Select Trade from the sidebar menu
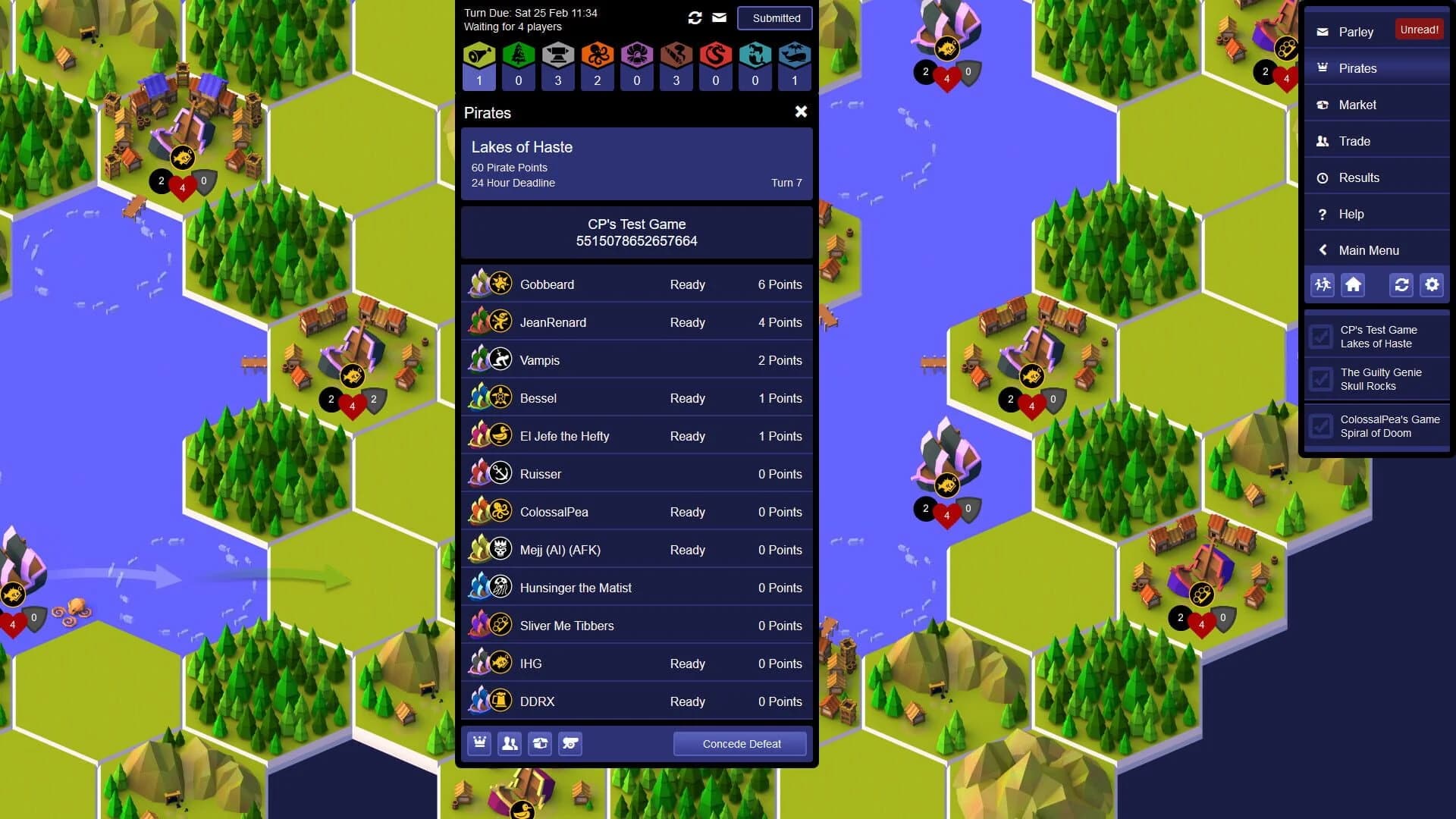The image size is (1456, 819). (x=1355, y=141)
